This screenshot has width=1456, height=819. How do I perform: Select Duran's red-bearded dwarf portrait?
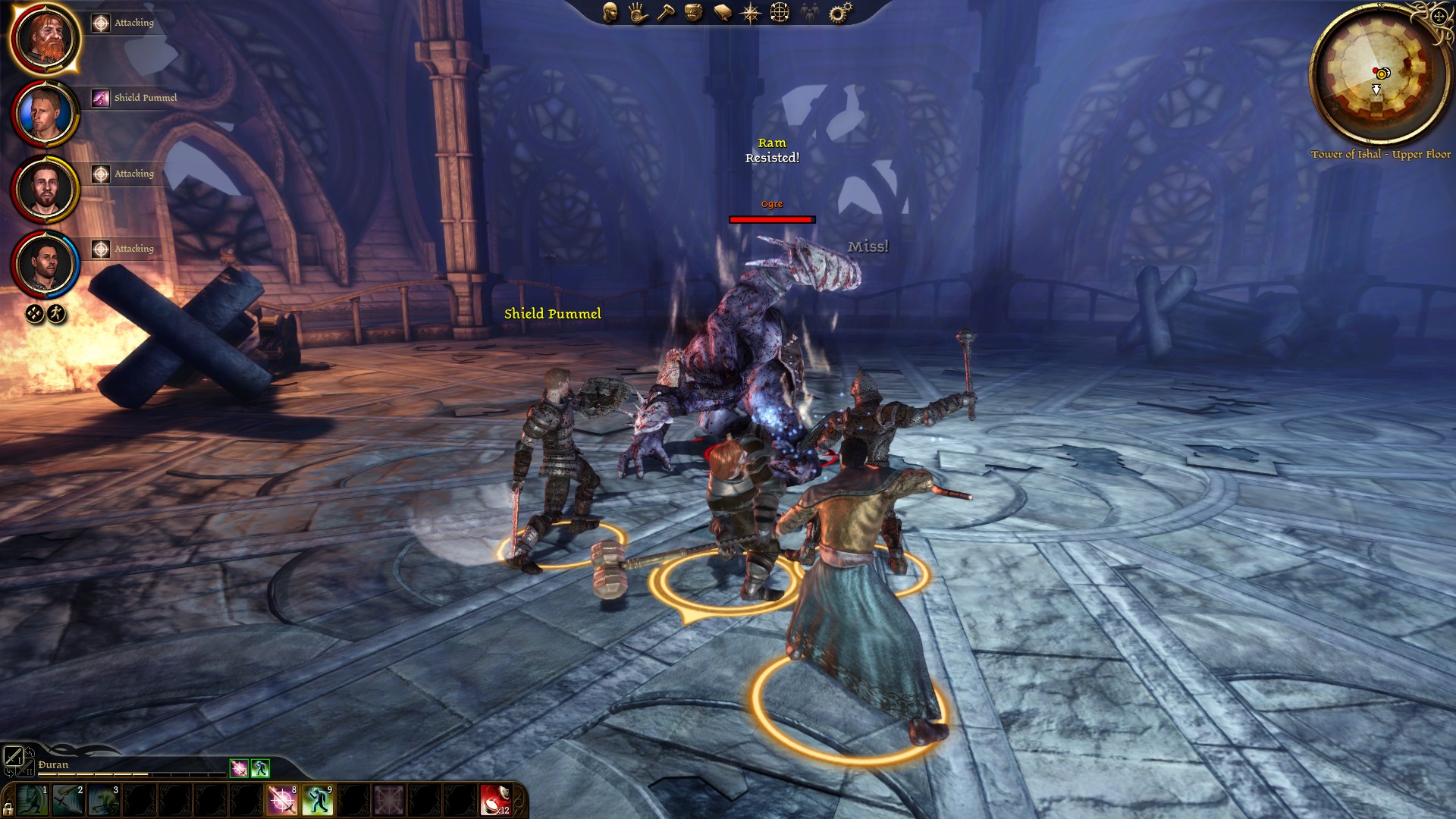45,38
